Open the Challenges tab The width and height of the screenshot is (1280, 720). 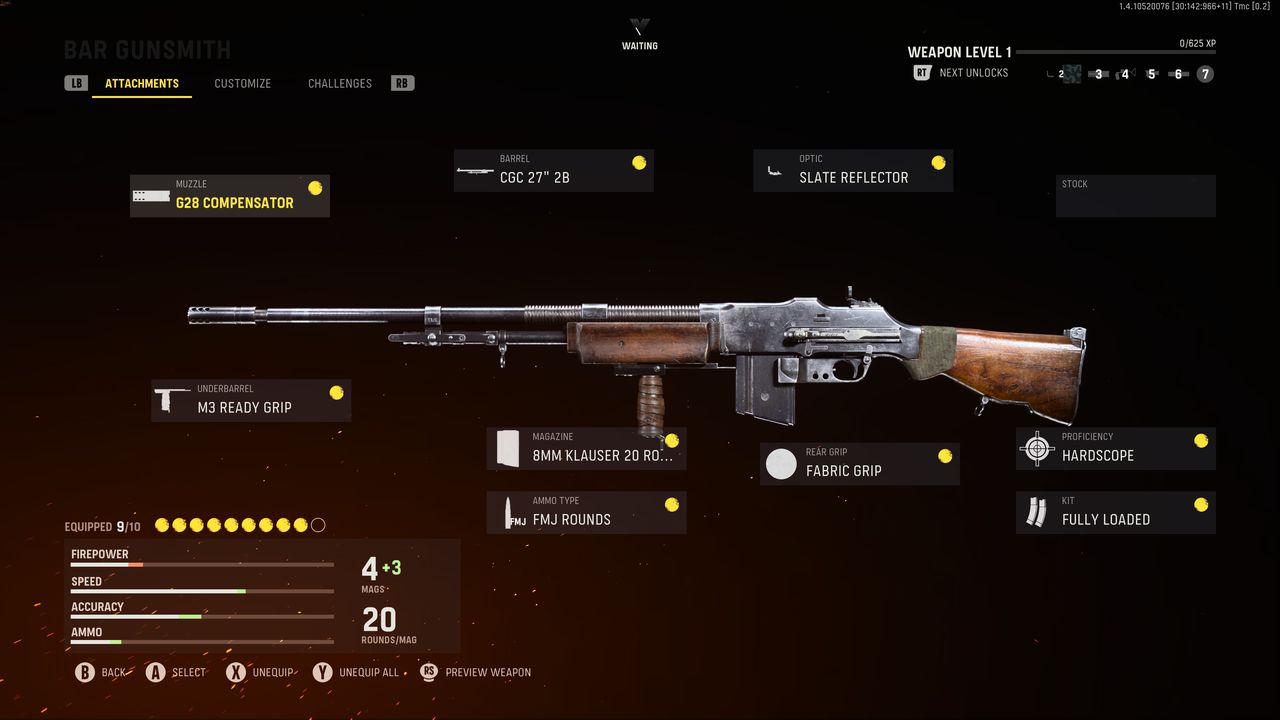point(339,83)
